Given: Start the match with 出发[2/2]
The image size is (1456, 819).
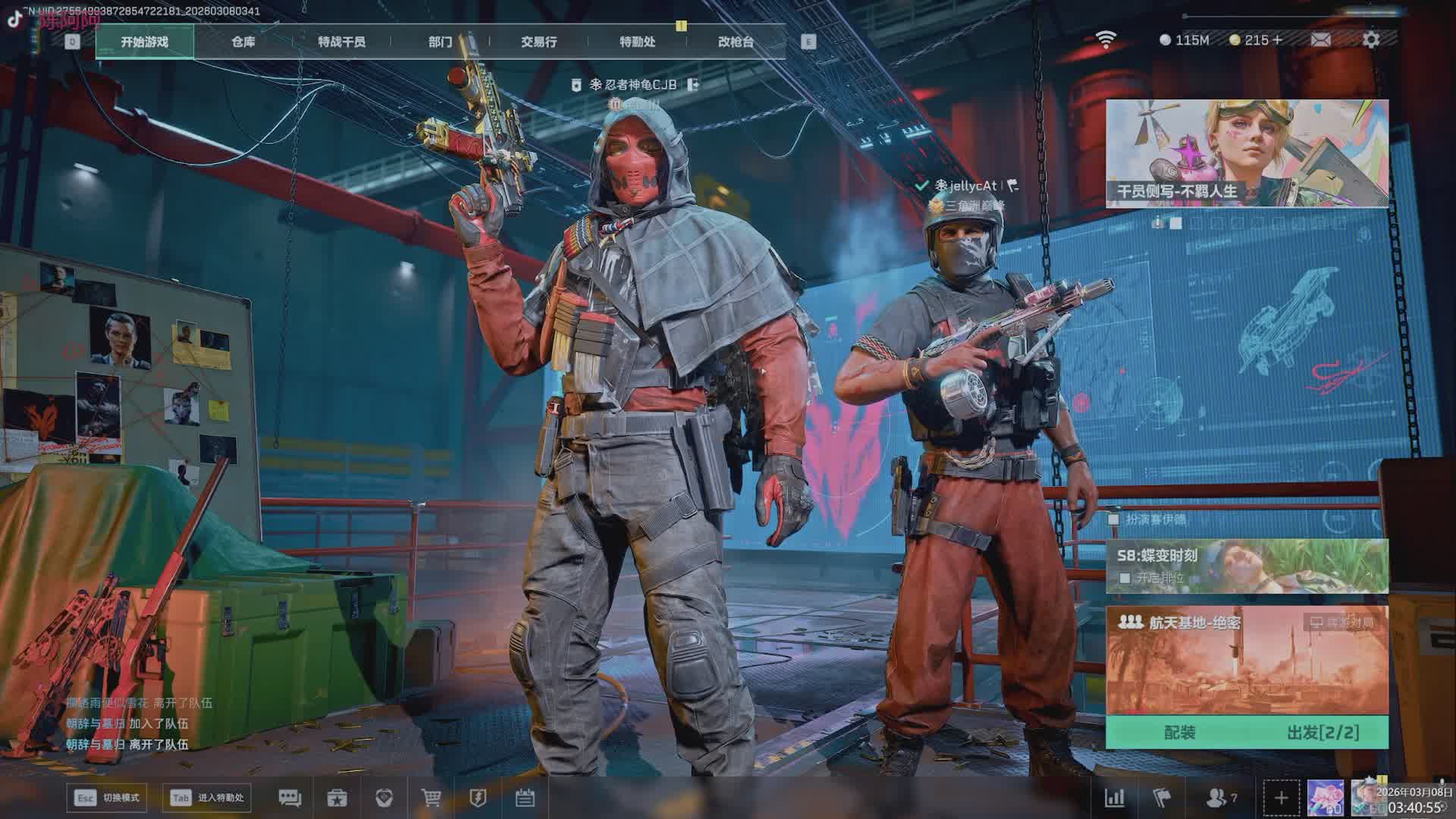Looking at the screenshot, I should tap(1323, 733).
